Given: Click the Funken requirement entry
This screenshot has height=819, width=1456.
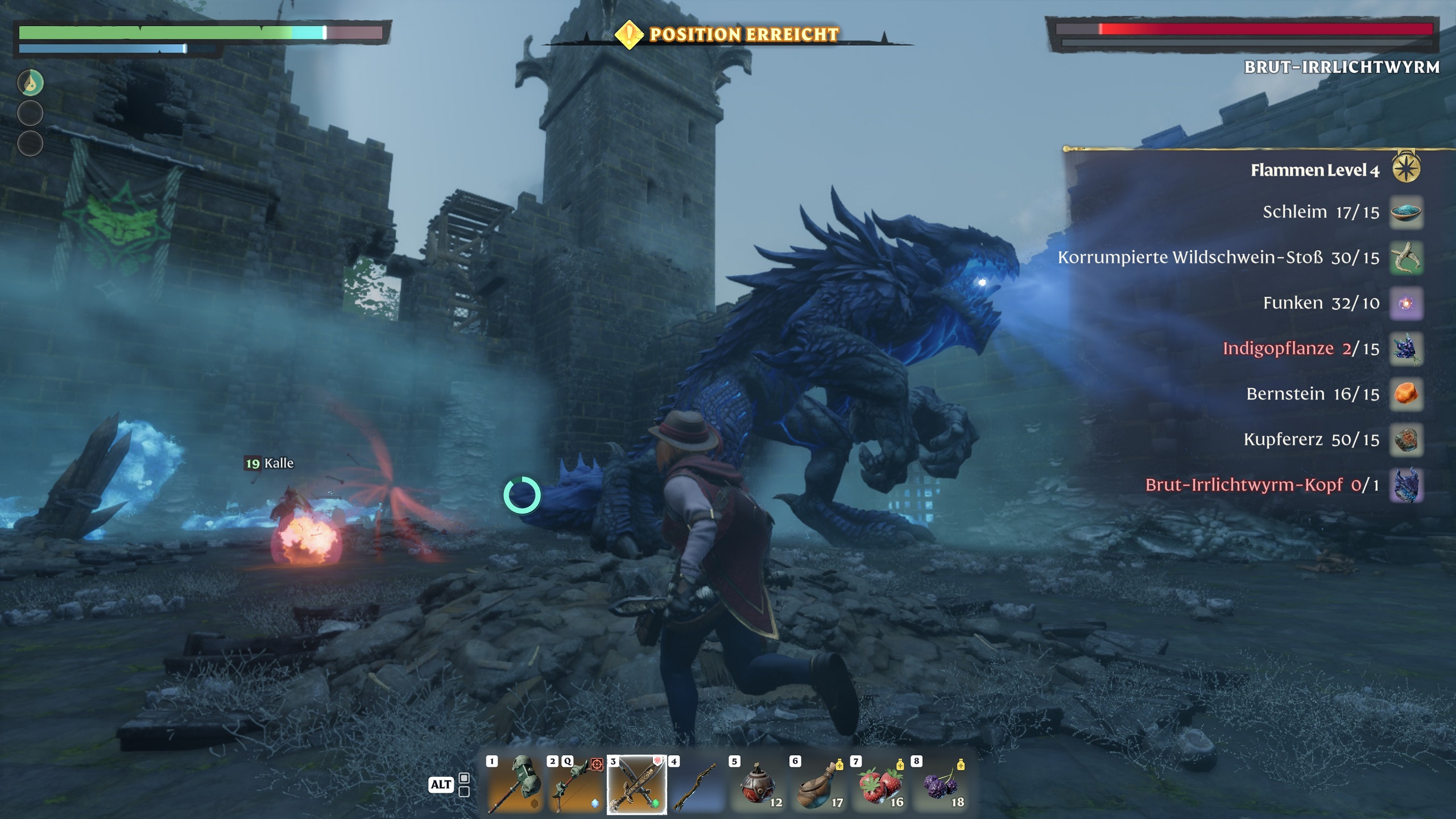Looking at the screenshot, I should 1321,303.
